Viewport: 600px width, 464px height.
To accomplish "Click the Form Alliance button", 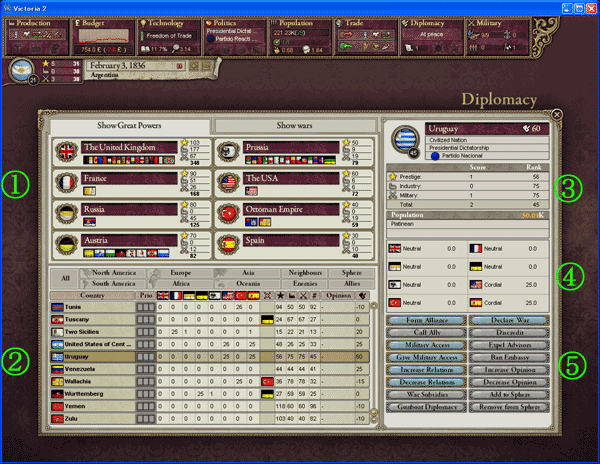I will (x=427, y=319).
